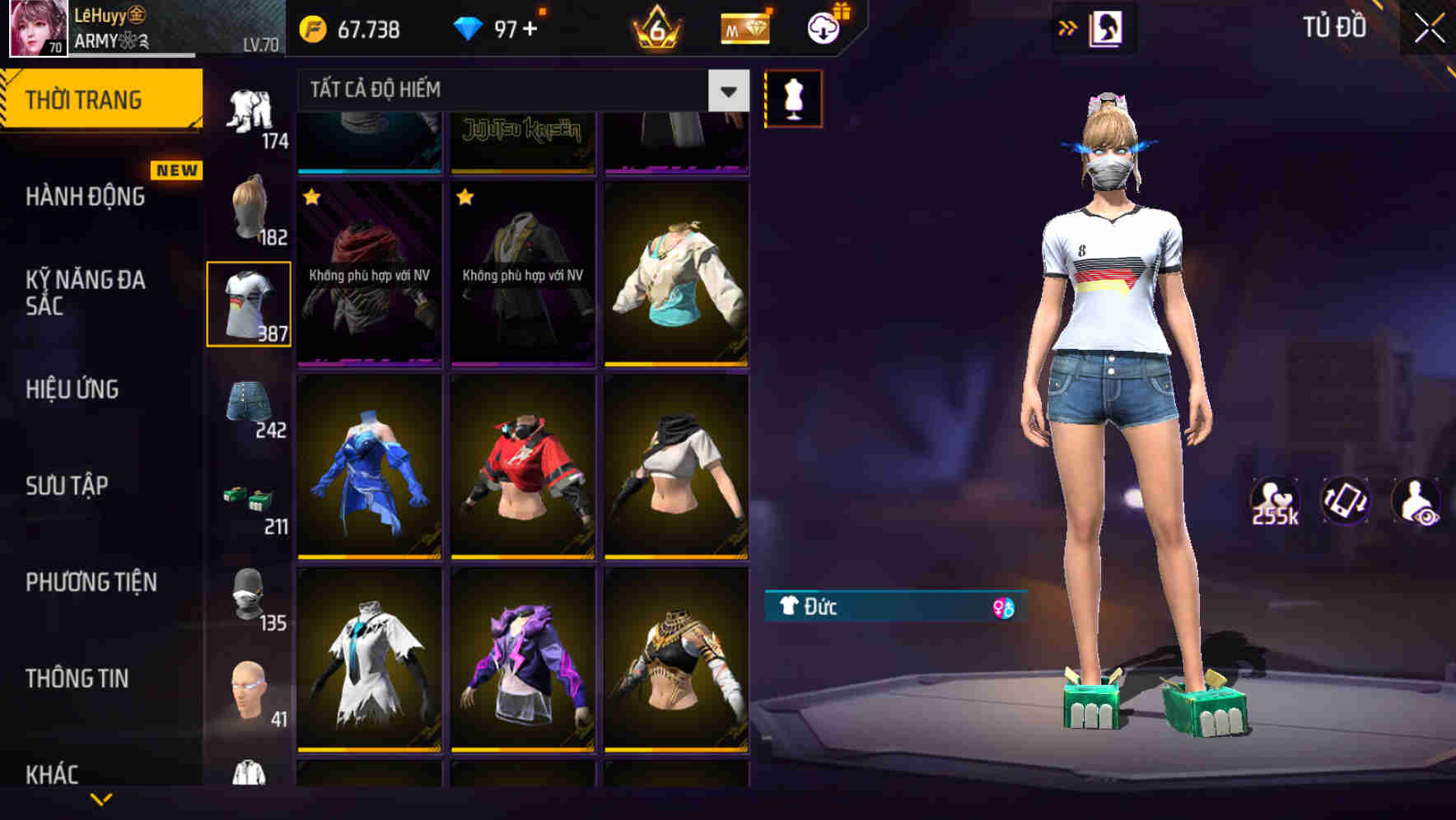This screenshot has height=820, width=1456.
Task: Toggle the portrait view icon near the double arrows
Action: (1108, 26)
